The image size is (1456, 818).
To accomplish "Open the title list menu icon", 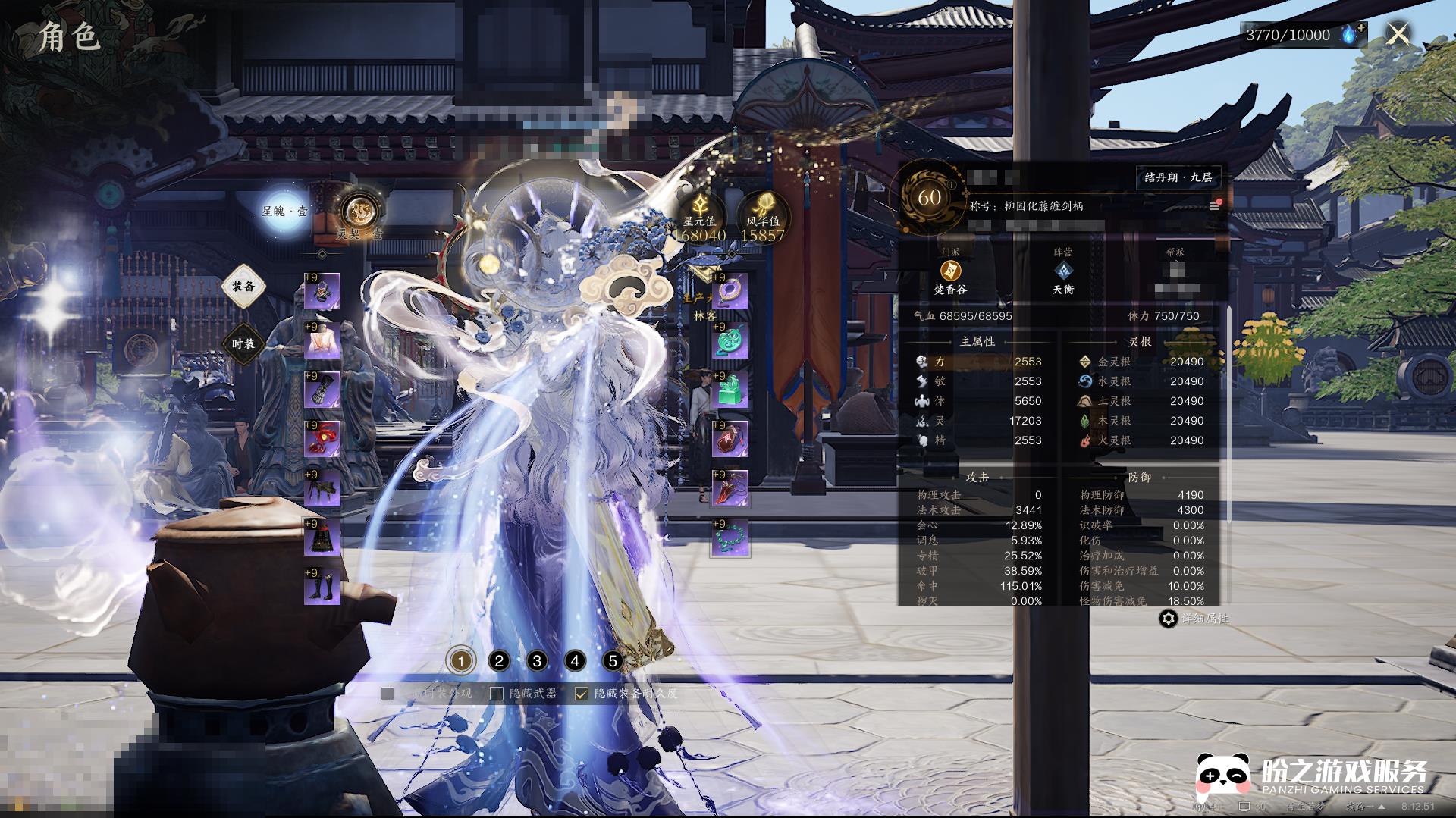I will coord(1214,205).
